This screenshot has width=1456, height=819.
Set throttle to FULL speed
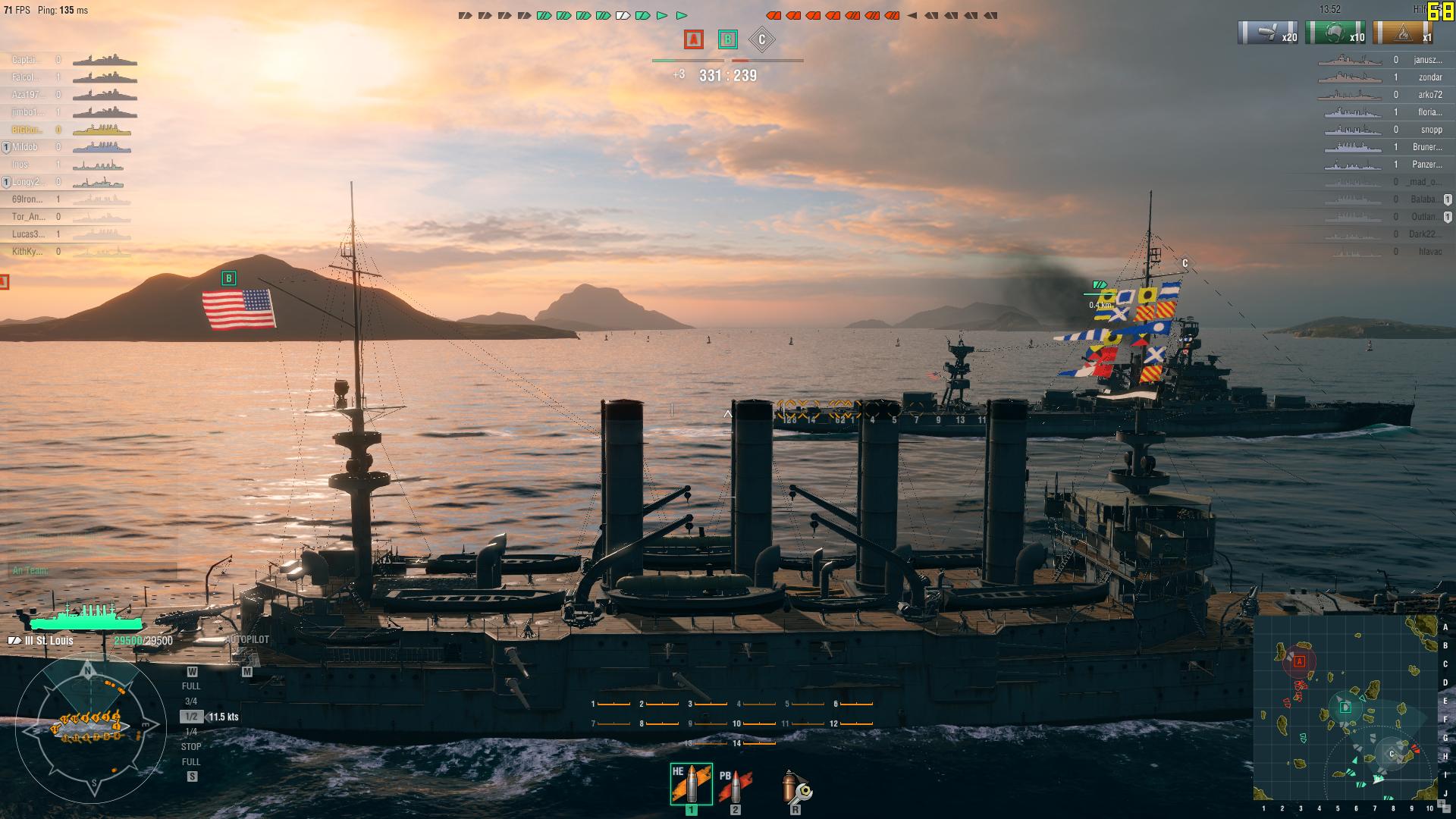coord(191,685)
